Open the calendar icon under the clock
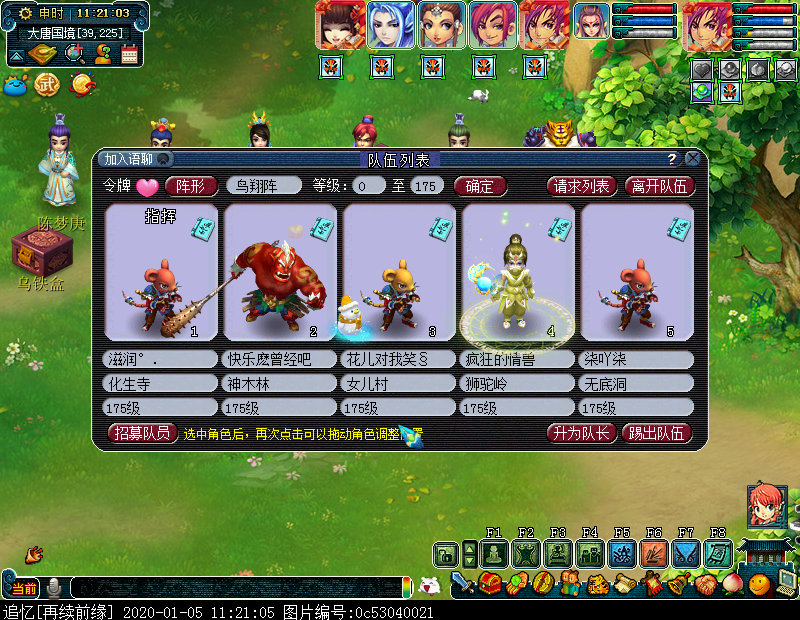800x620 pixels. pyautogui.click(x=129, y=54)
